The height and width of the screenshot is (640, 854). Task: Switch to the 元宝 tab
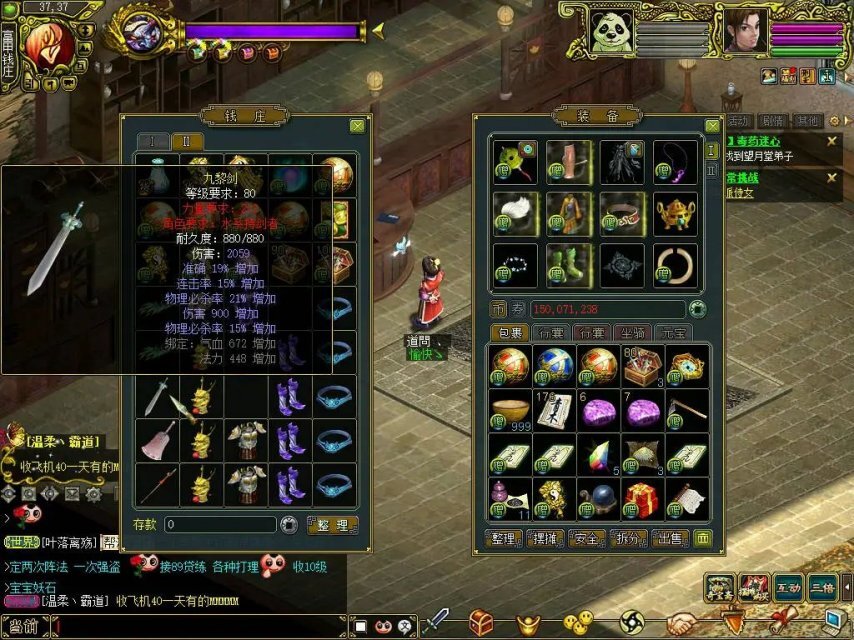(673, 333)
